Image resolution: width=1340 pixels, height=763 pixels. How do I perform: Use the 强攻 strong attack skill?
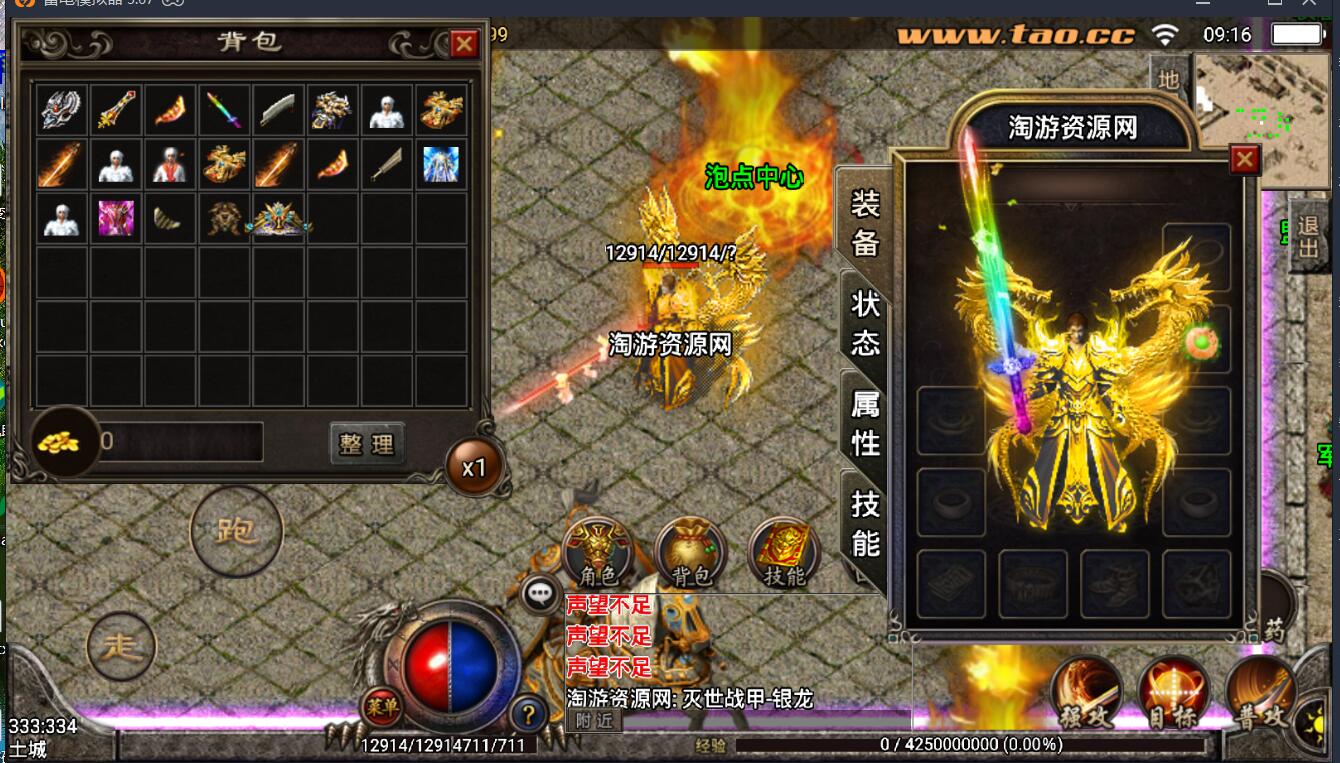pyautogui.click(x=1085, y=692)
